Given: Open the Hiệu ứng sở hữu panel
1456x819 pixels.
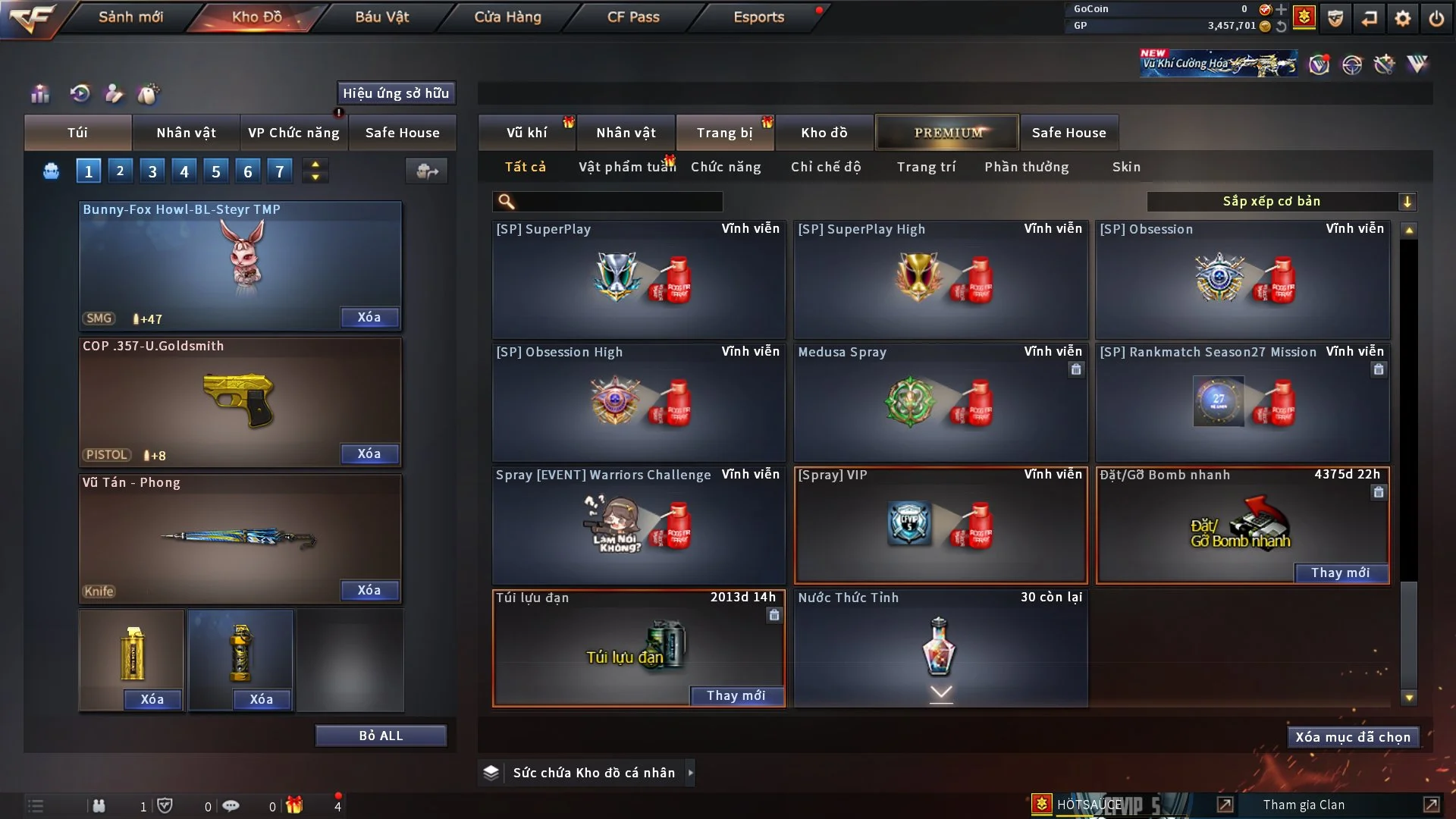Looking at the screenshot, I should click(396, 93).
